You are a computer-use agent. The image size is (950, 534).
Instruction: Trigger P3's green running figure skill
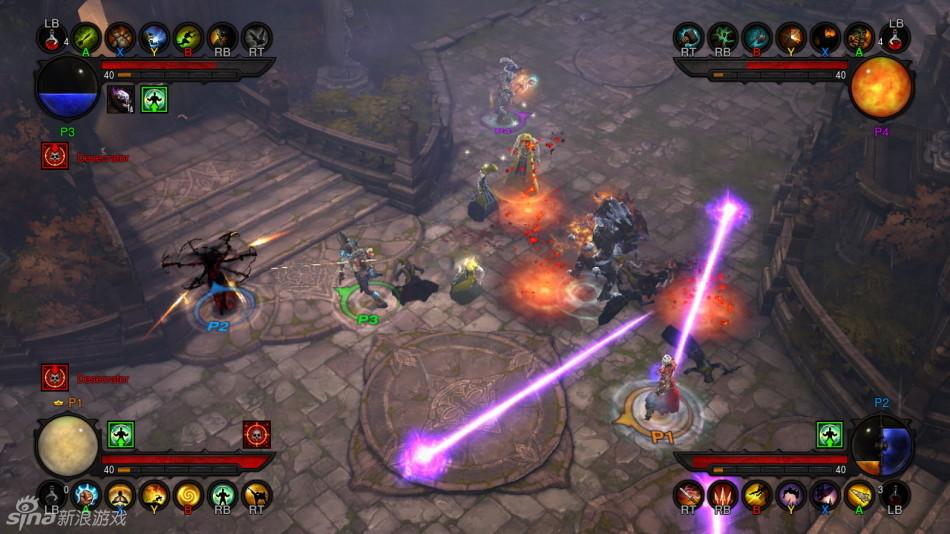(x=189, y=38)
